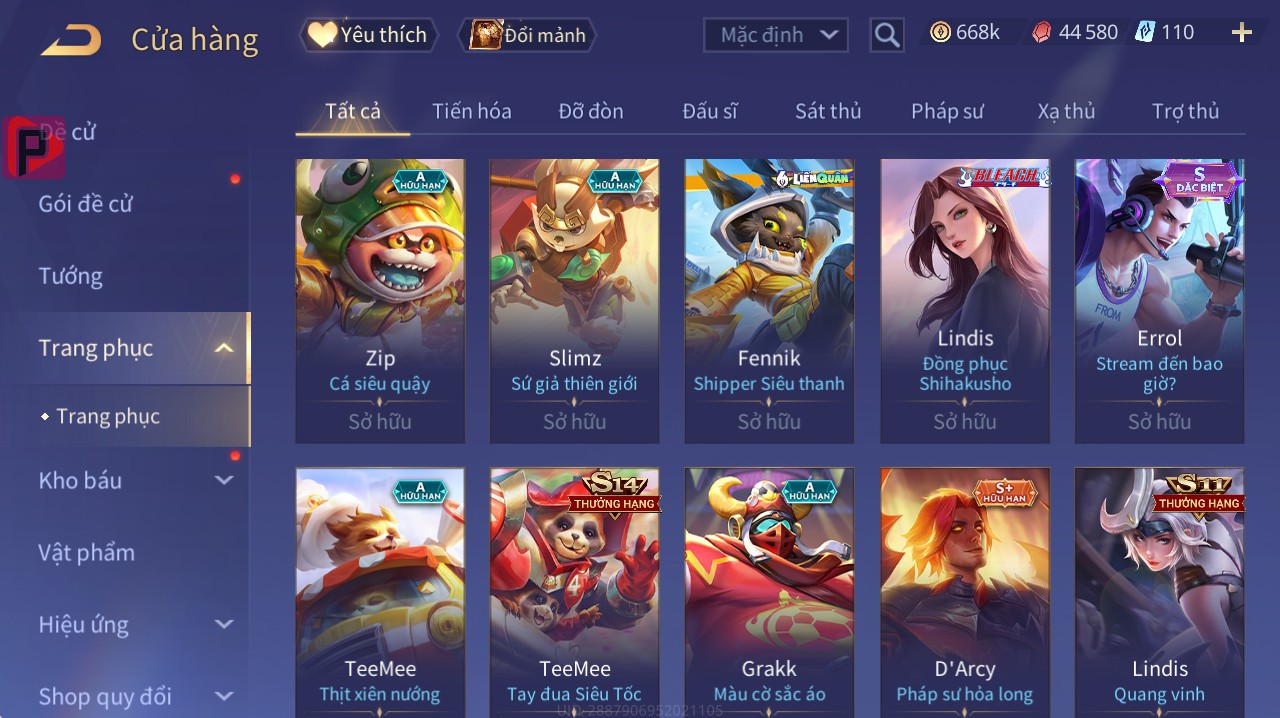Choose the Errol Stream đến bao giờ skin

[1159, 300]
